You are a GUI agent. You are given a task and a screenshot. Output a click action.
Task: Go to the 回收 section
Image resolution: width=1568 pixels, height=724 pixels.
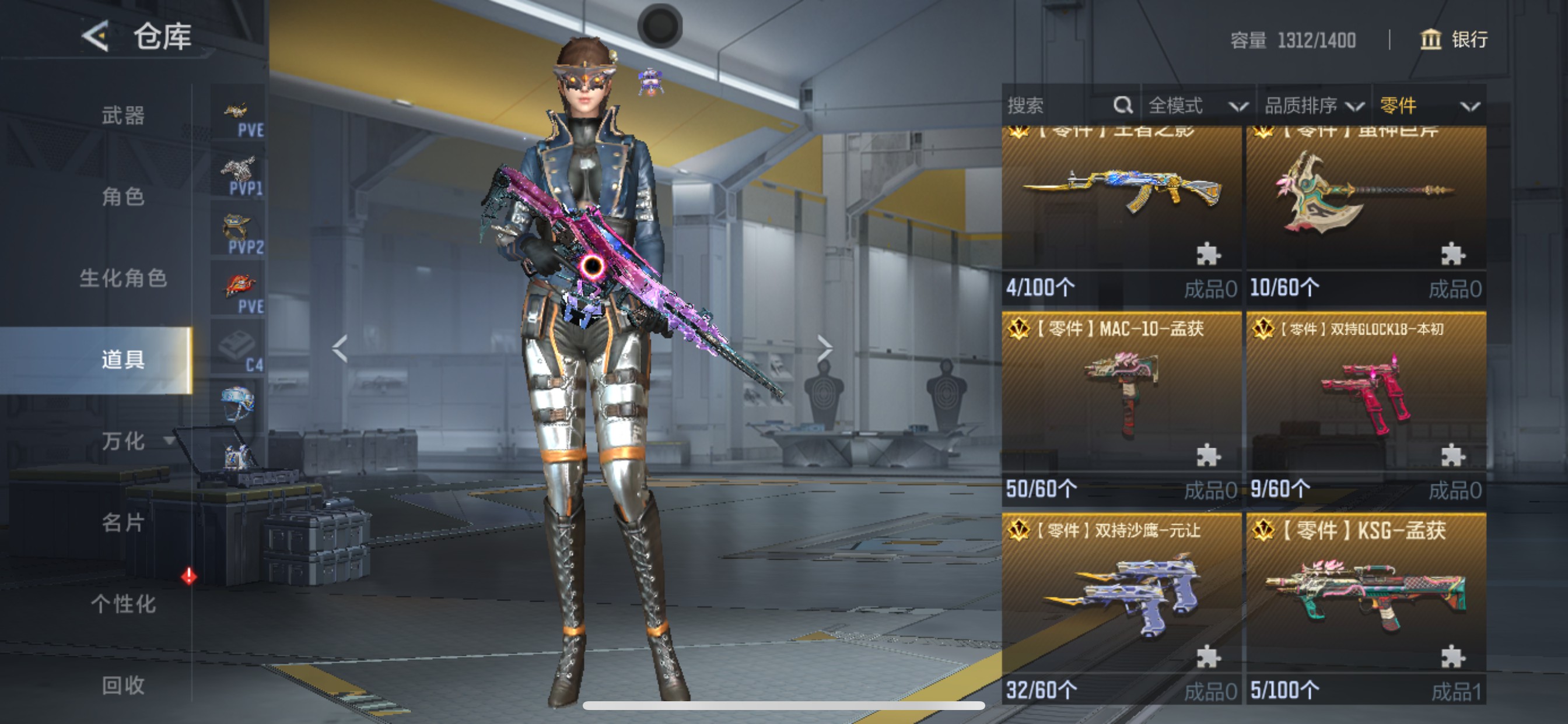pyautogui.click(x=123, y=685)
